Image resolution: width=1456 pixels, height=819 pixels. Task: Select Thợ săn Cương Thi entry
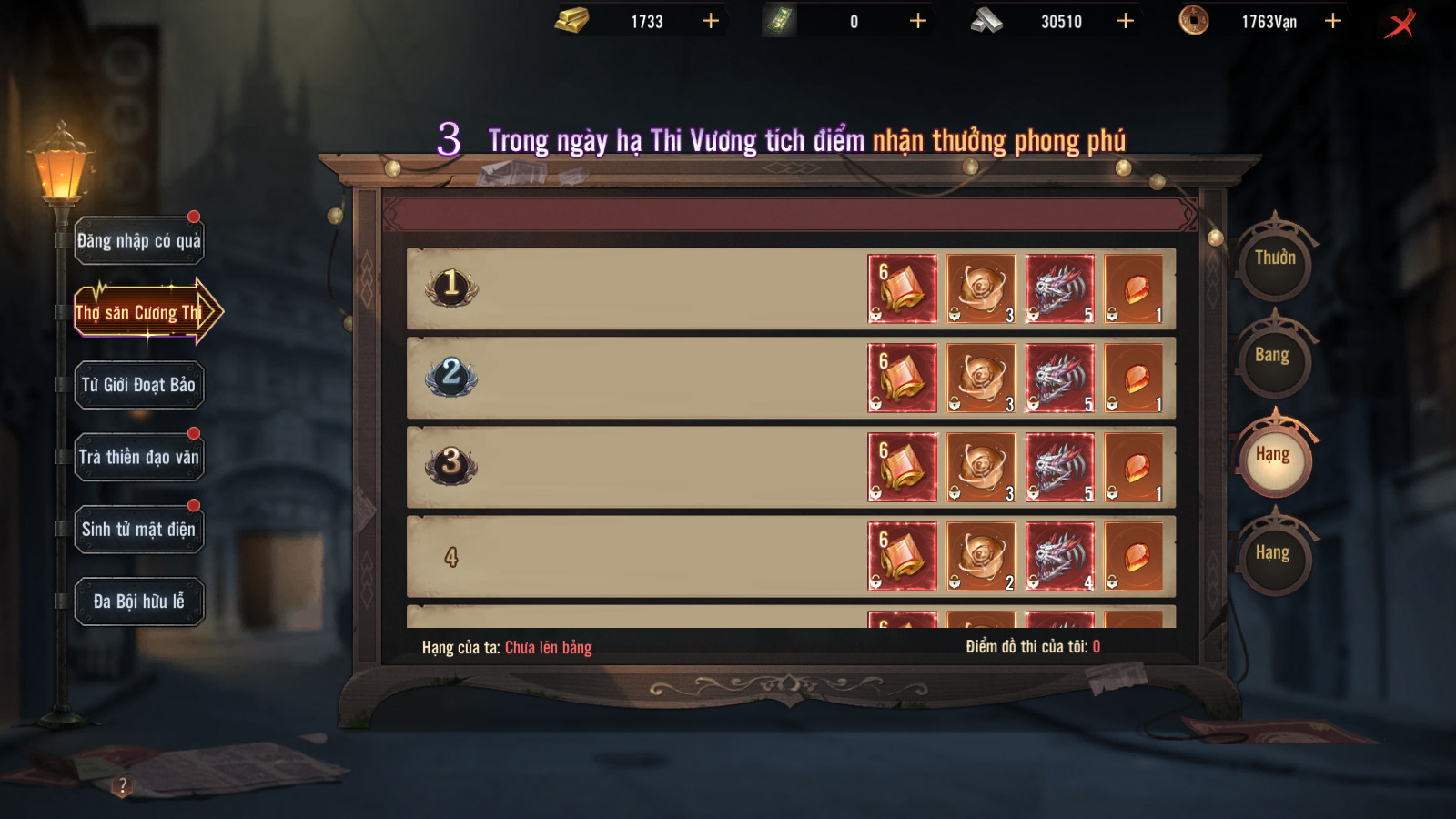(x=138, y=313)
